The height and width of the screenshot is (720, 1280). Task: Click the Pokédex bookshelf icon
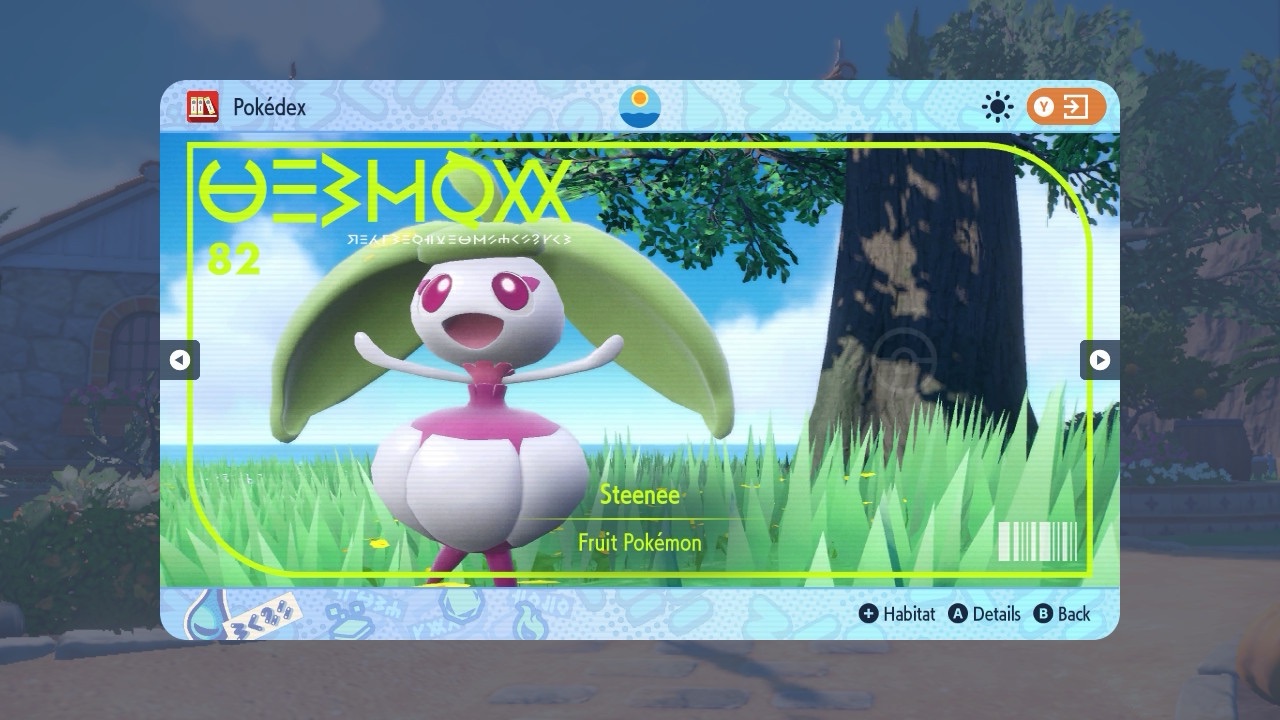(x=203, y=107)
